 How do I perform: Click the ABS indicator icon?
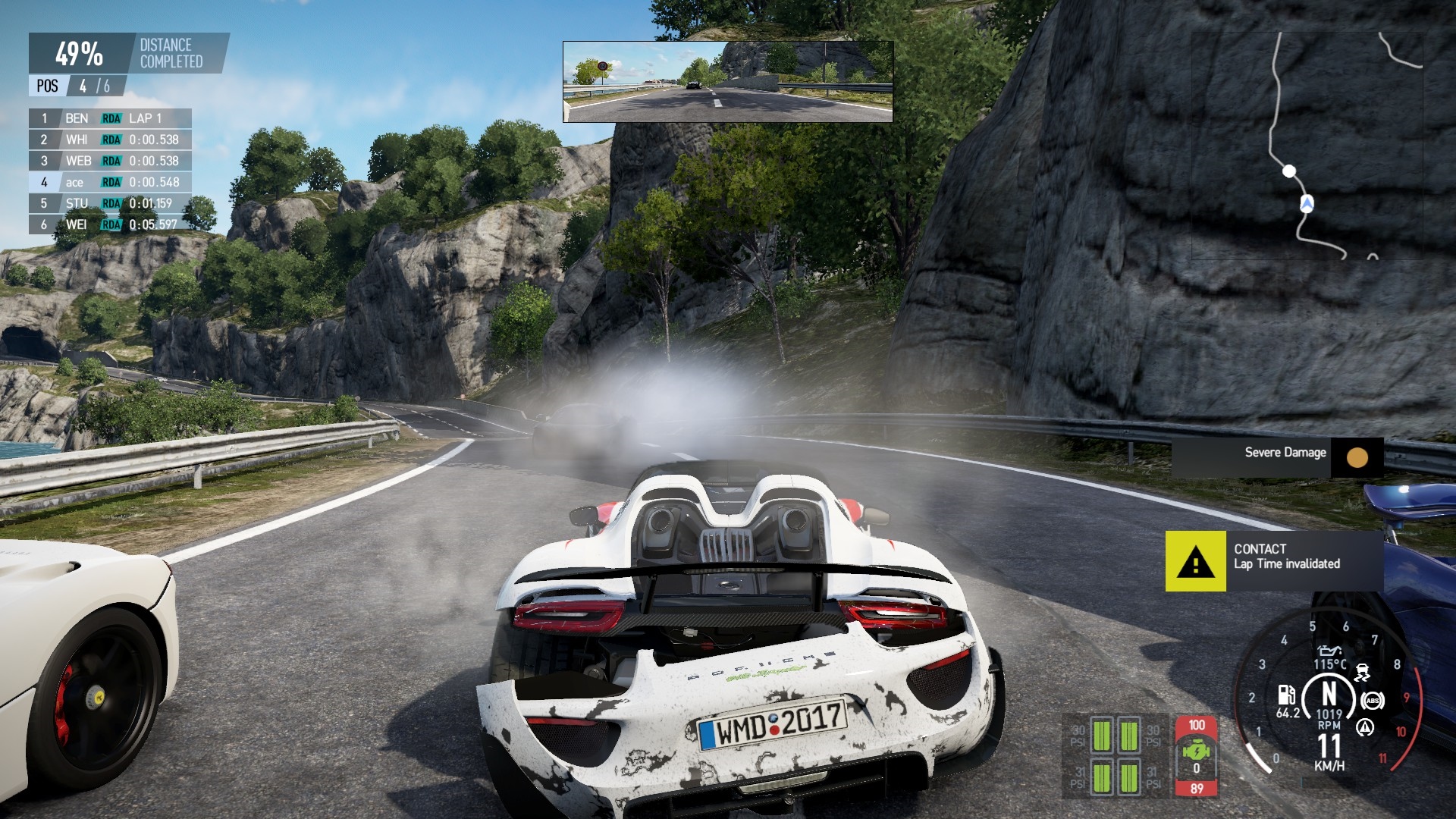click(1372, 700)
